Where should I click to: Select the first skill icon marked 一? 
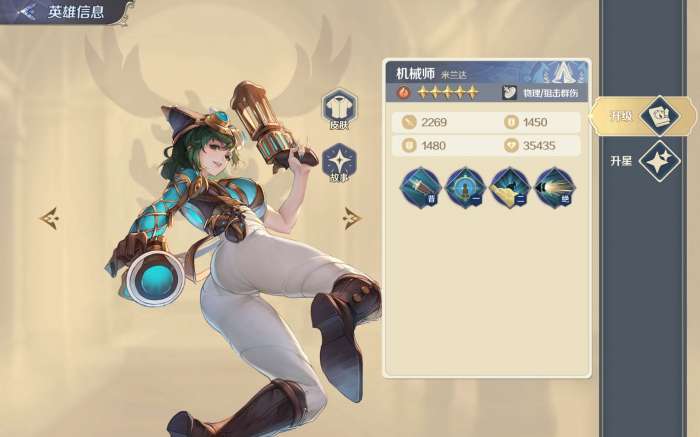(464, 186)
